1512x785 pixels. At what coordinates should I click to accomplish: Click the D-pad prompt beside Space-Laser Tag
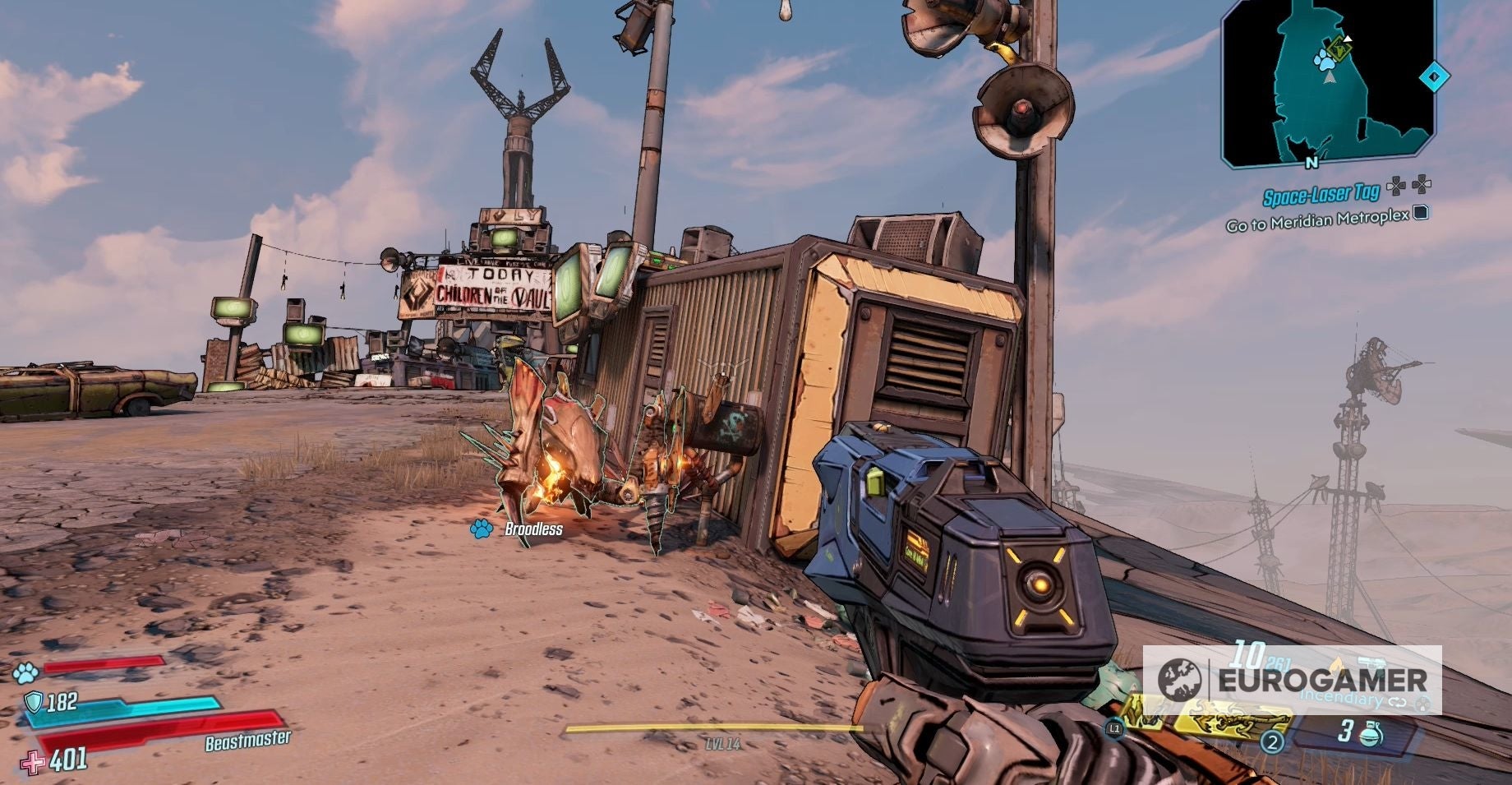click(x=1407, y=186)
